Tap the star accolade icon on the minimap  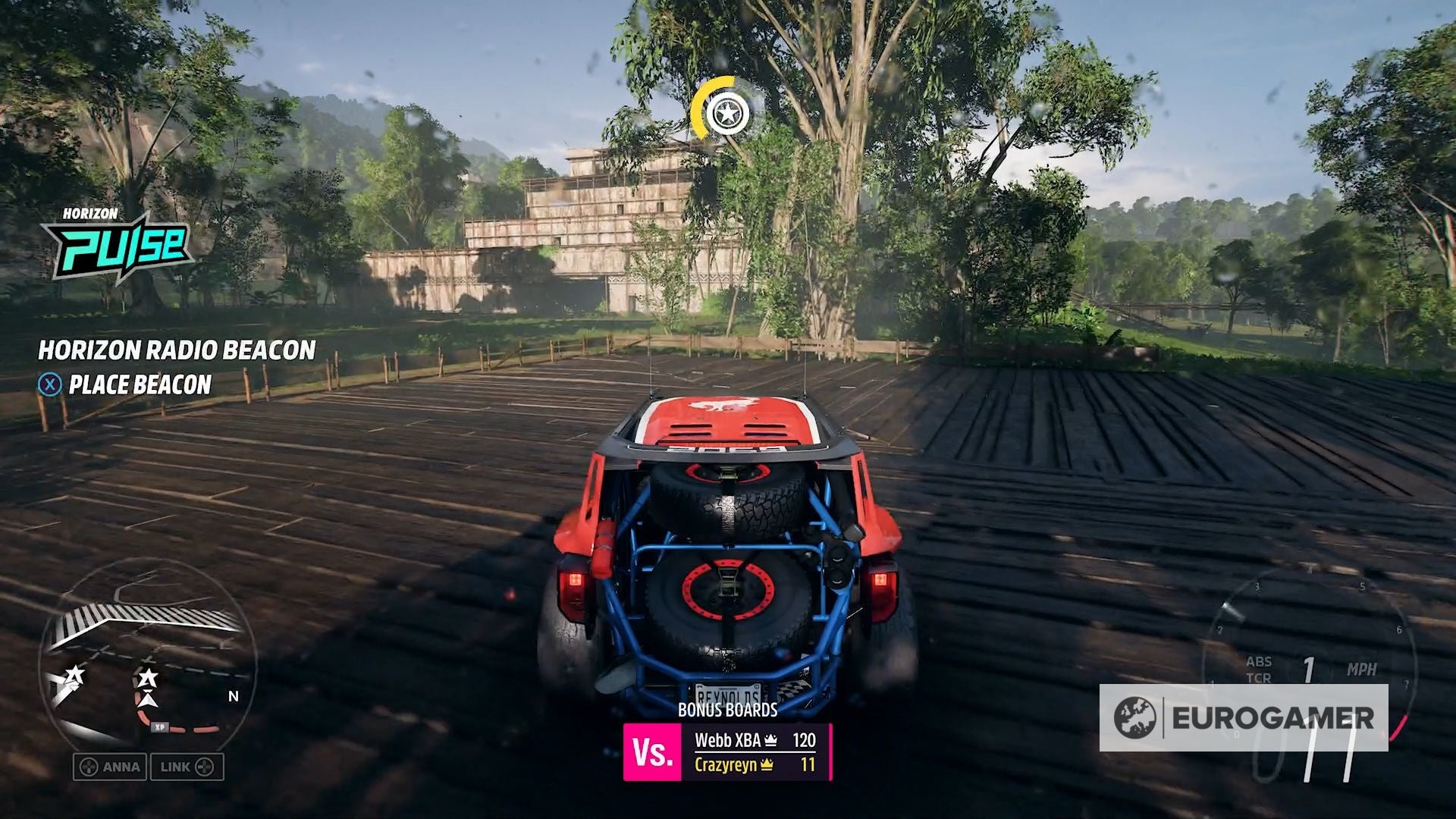tap(147, 676)
